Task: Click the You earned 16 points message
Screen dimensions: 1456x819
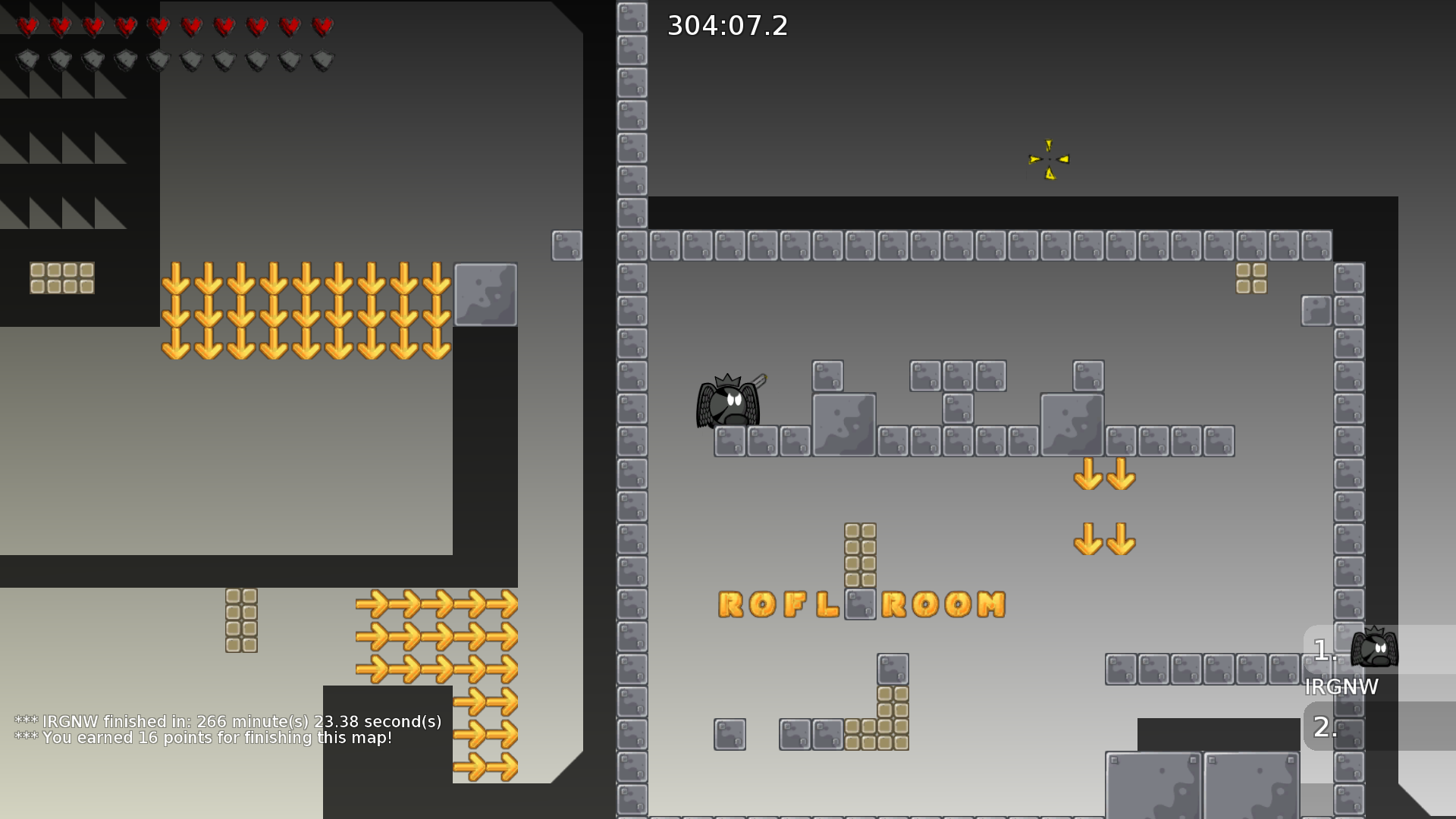Action: 202,737
